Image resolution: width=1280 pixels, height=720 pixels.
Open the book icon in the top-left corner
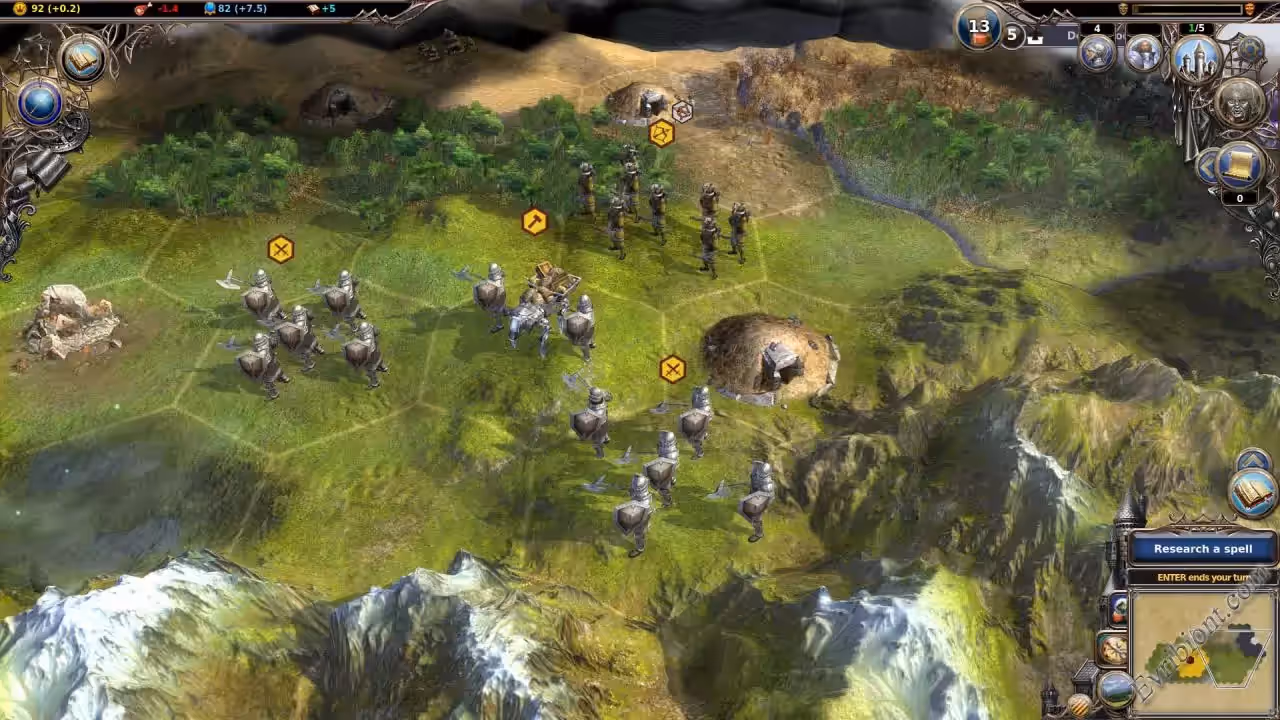pos(83,59)
